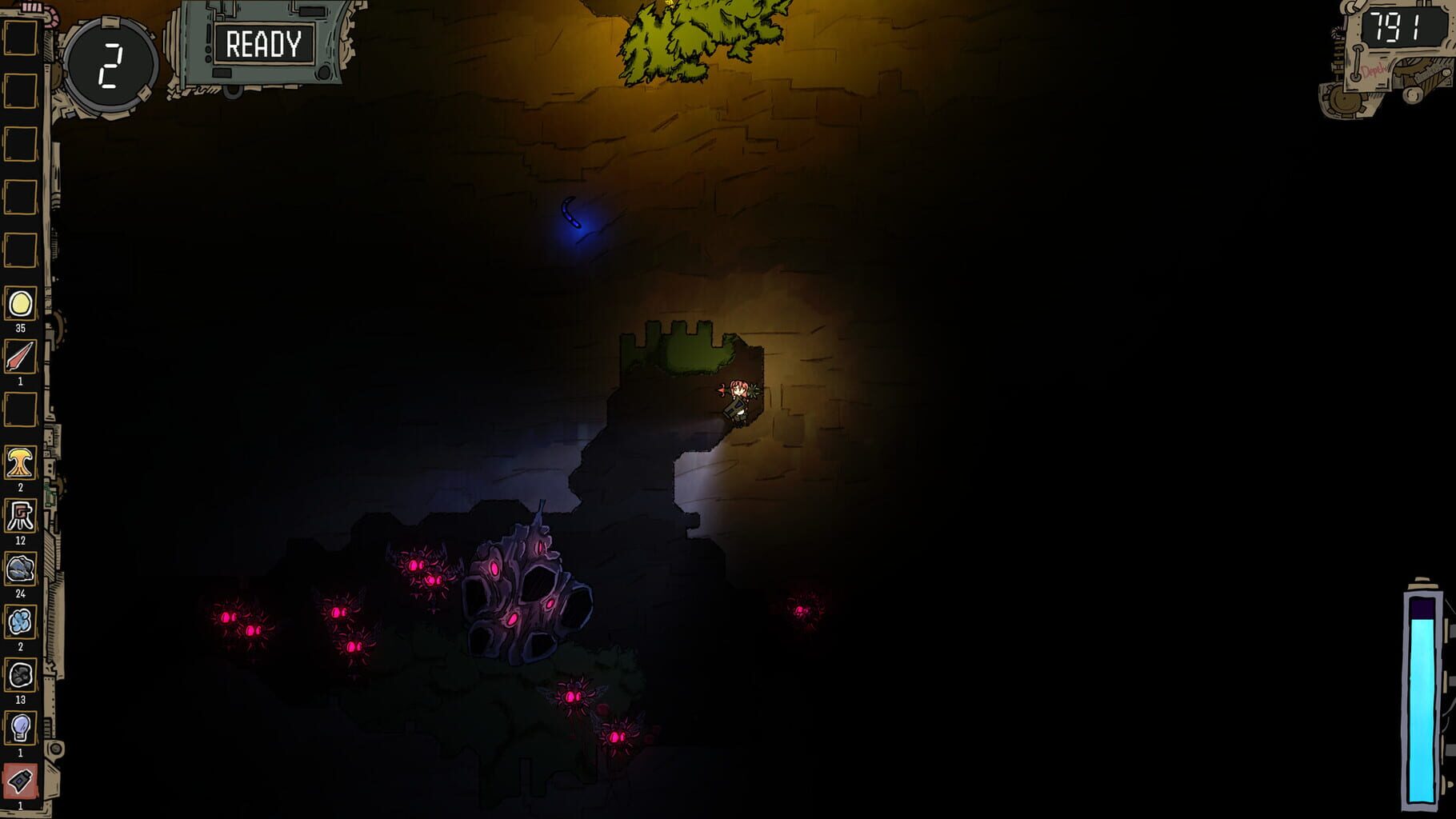This screenshot has width=1456, height=819.
Task: Toggle the highlighted flashlight item at sidebar bottom
Action: tap(22, 778)
